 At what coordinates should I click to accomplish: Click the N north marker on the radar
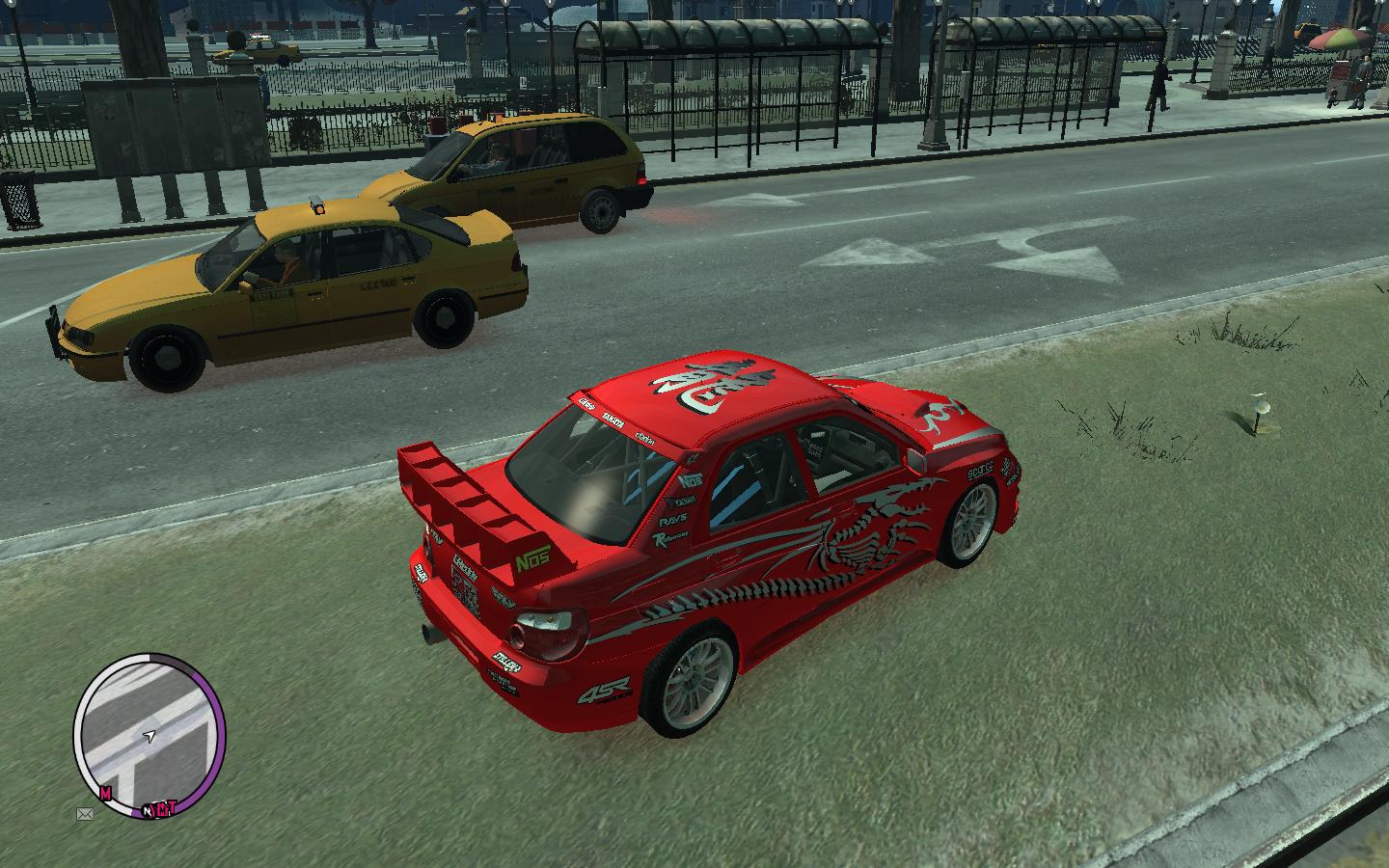coord(148,810)
